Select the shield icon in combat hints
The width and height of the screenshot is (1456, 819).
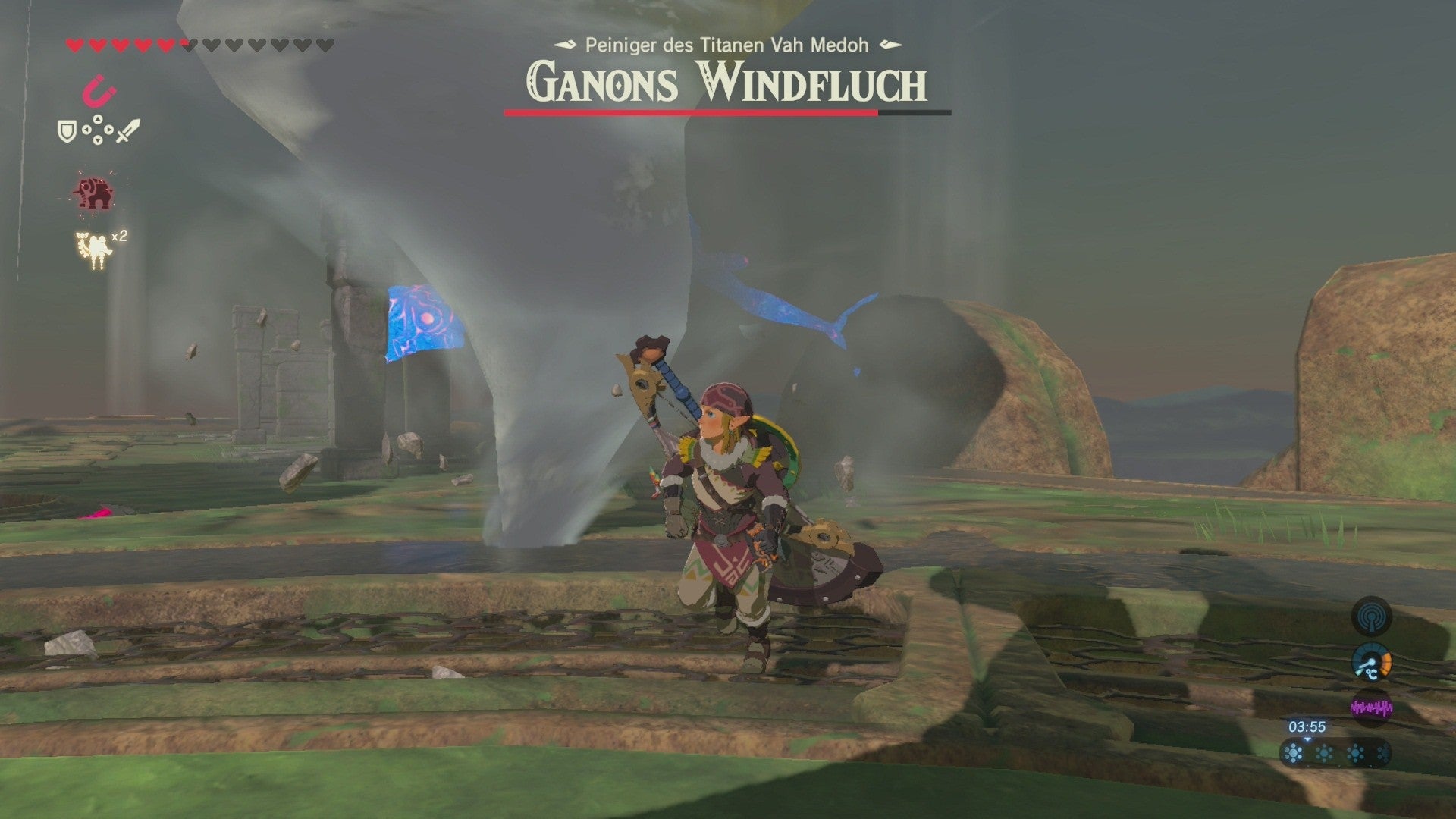(67, 130)
